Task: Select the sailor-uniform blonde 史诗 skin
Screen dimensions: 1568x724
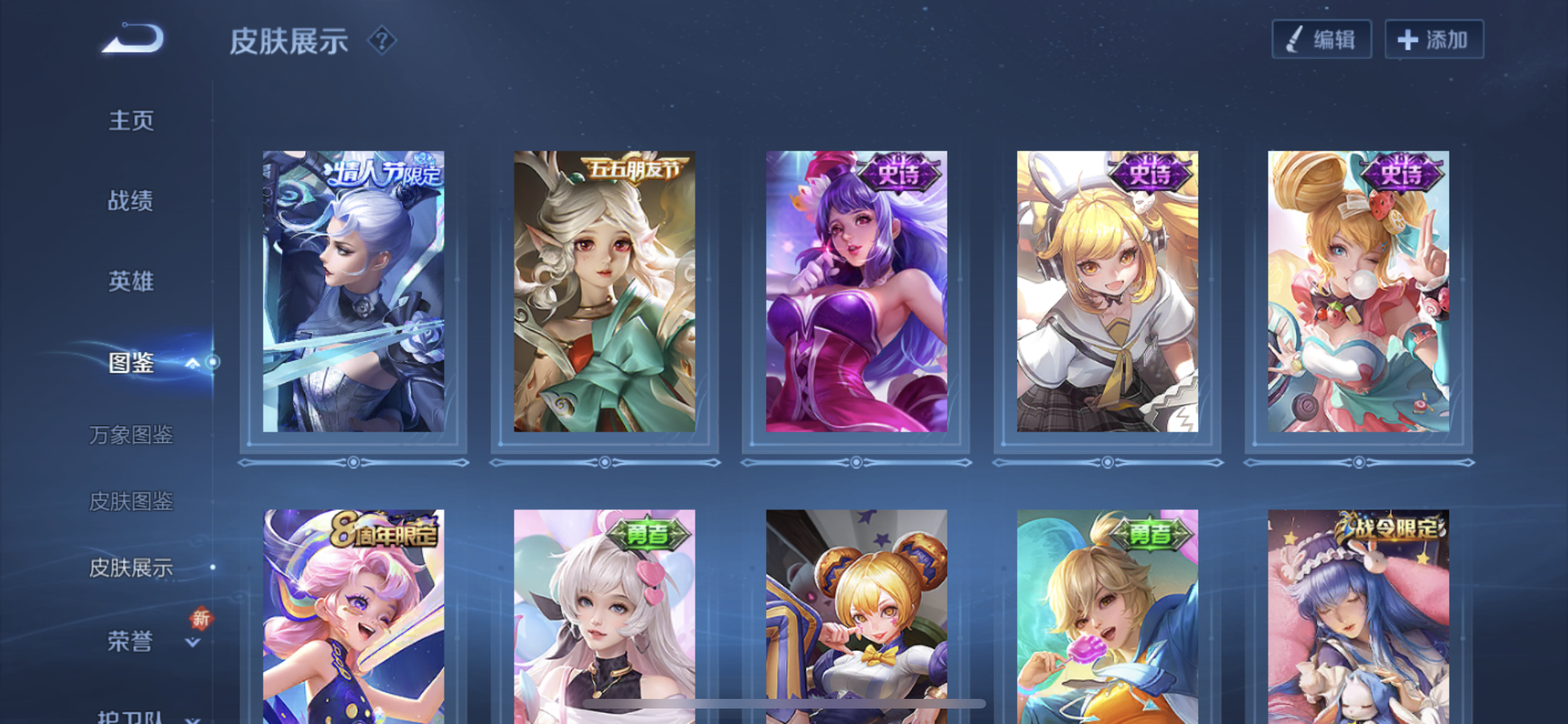Action: pyautogui.click(x=1107, y=292)
